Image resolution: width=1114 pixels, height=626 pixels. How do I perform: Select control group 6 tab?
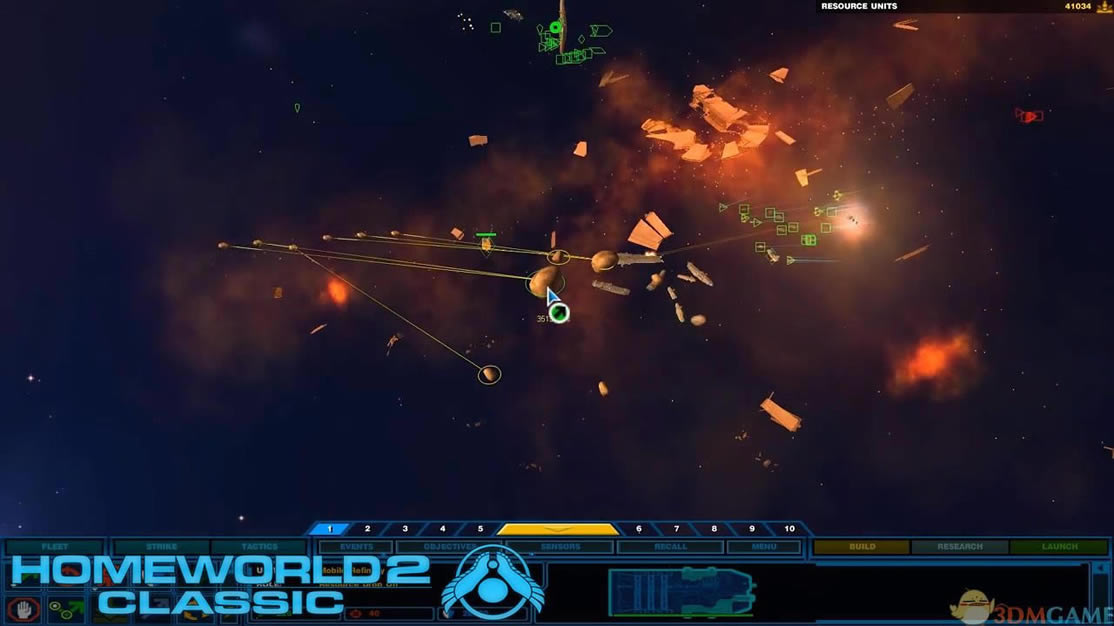click(x=639, y=529)
